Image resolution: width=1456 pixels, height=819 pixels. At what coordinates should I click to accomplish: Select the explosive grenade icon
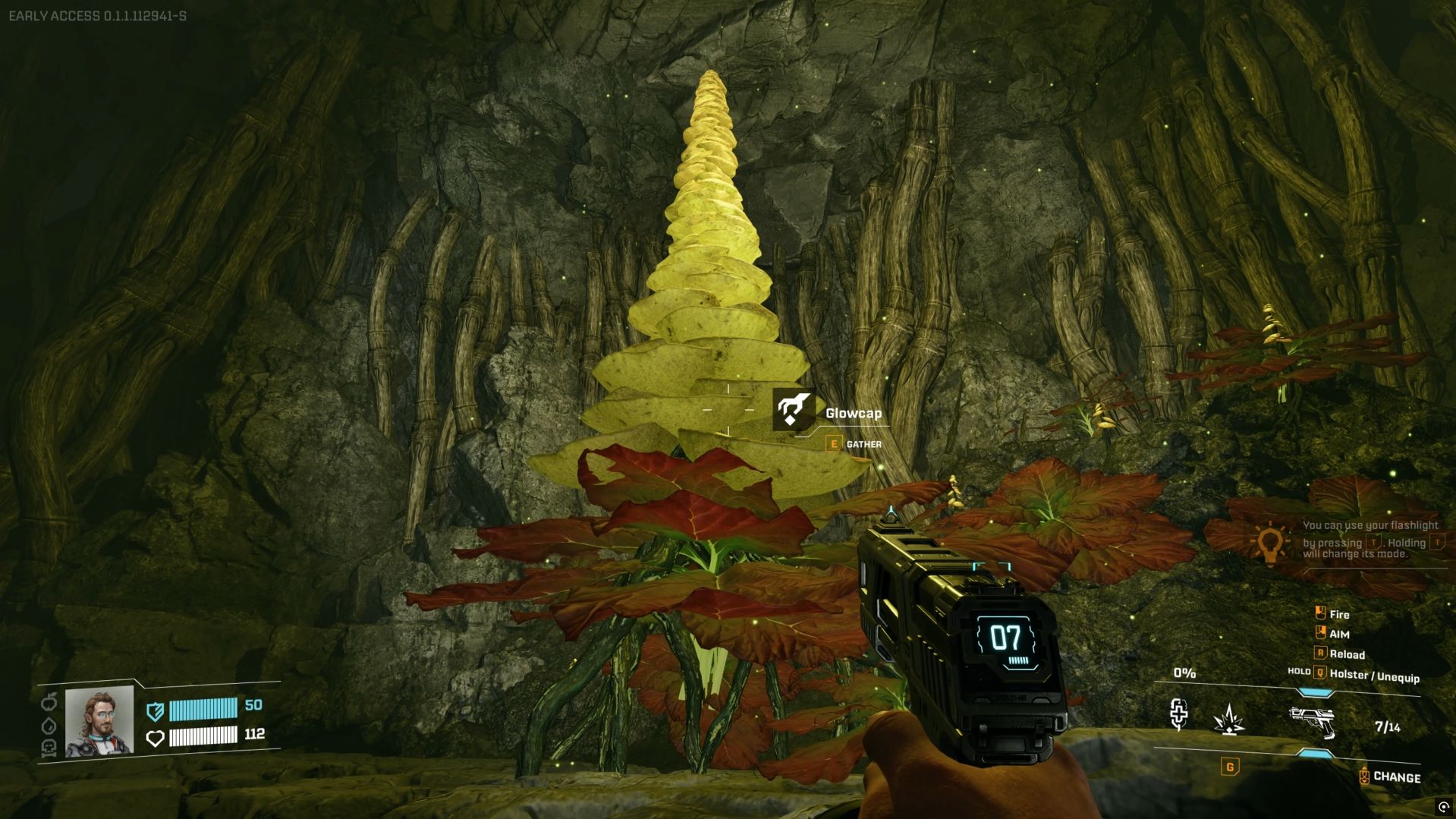(x=1228, y=720)
